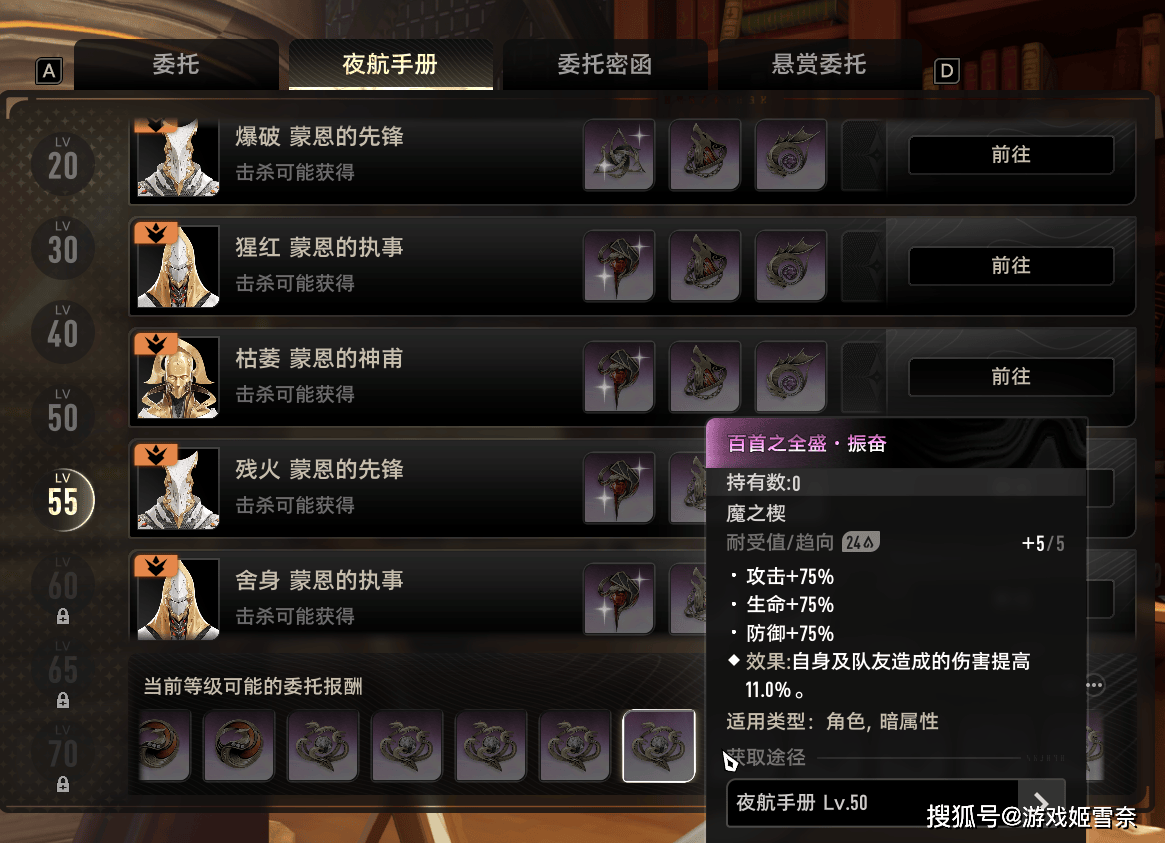Open the 委托密函 tab
This screenshot has width=1165, height=843.
(604, 66)
